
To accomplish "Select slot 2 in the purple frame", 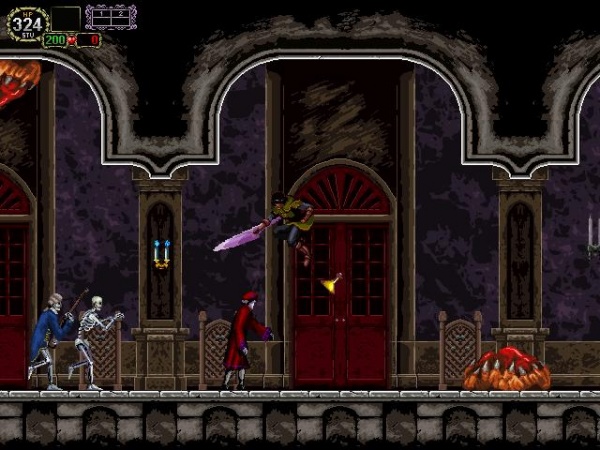I will pos(120,16).
